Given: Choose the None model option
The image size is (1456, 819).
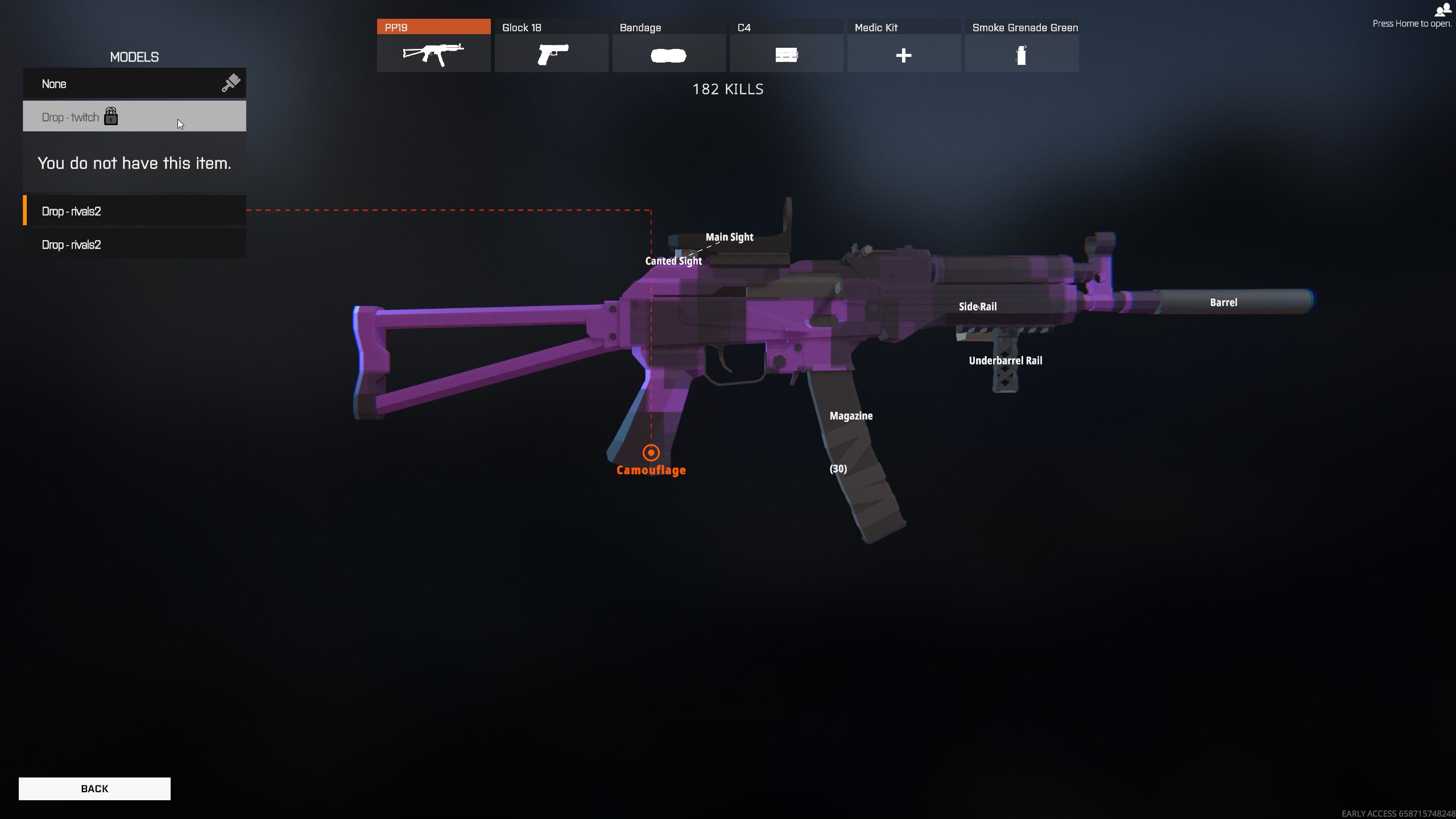Looking at the screenshot, I should click(x=134, y=84).
